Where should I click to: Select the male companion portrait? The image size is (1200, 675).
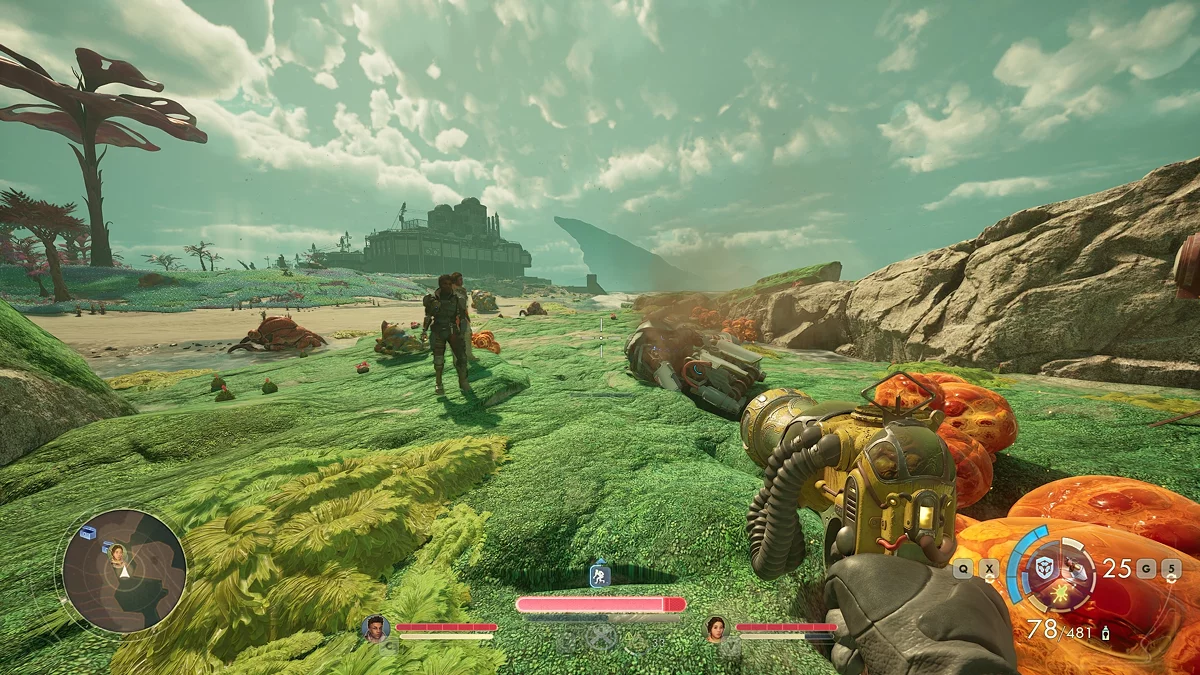click(x=375, y=628)
